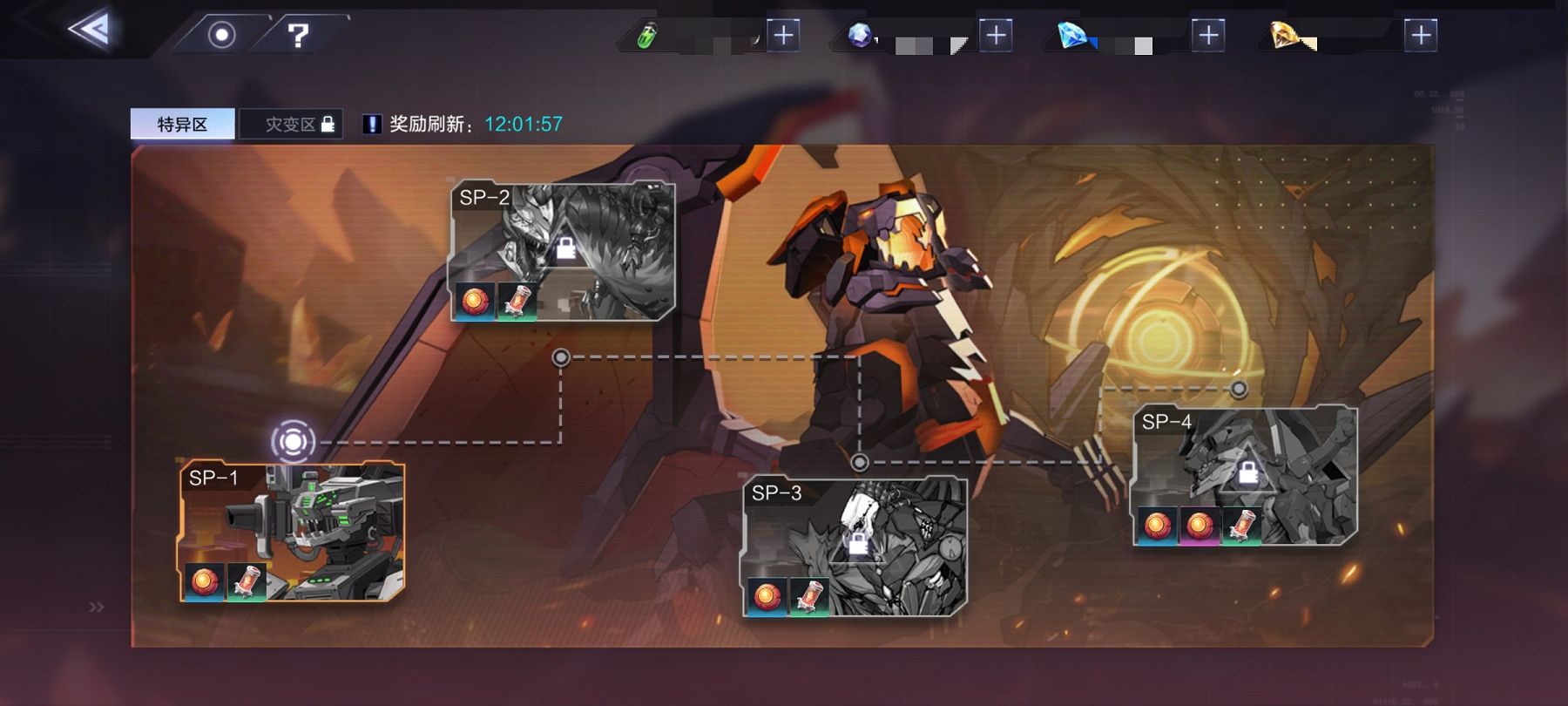Select the green stamina capsule icon

[645, 35]
